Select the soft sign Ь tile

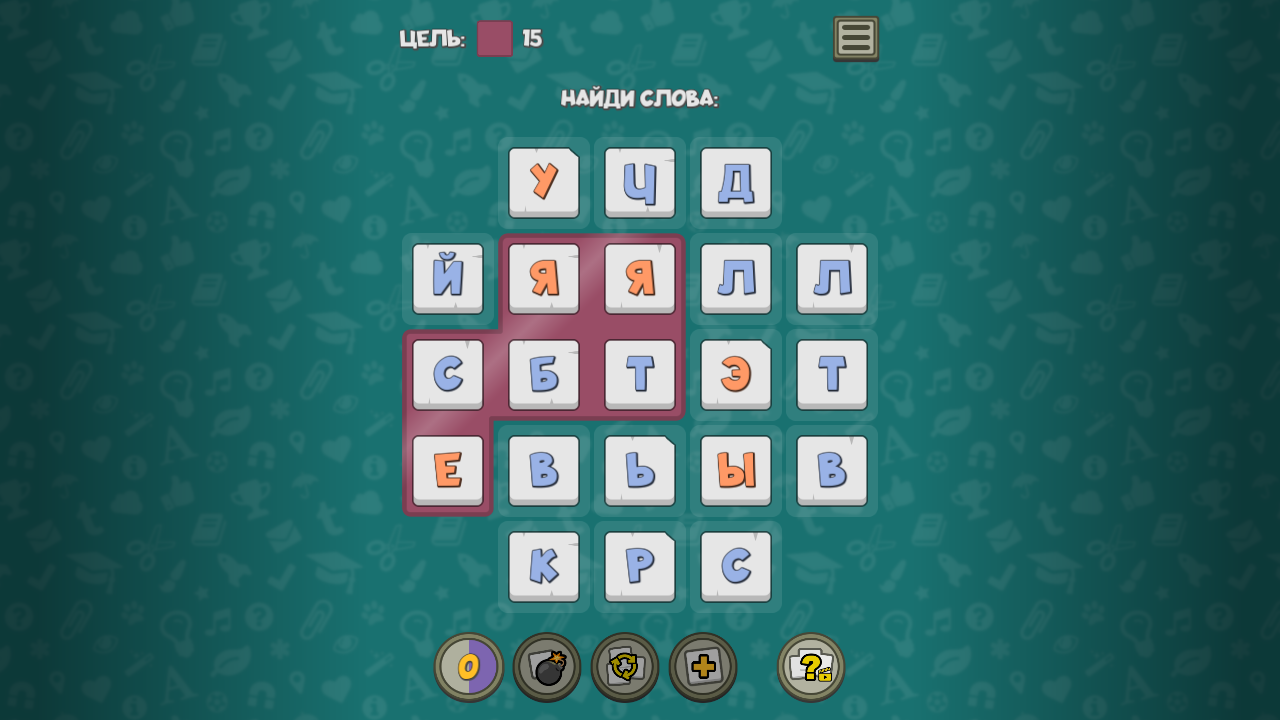pyautogui.click(x=639, y=470)
